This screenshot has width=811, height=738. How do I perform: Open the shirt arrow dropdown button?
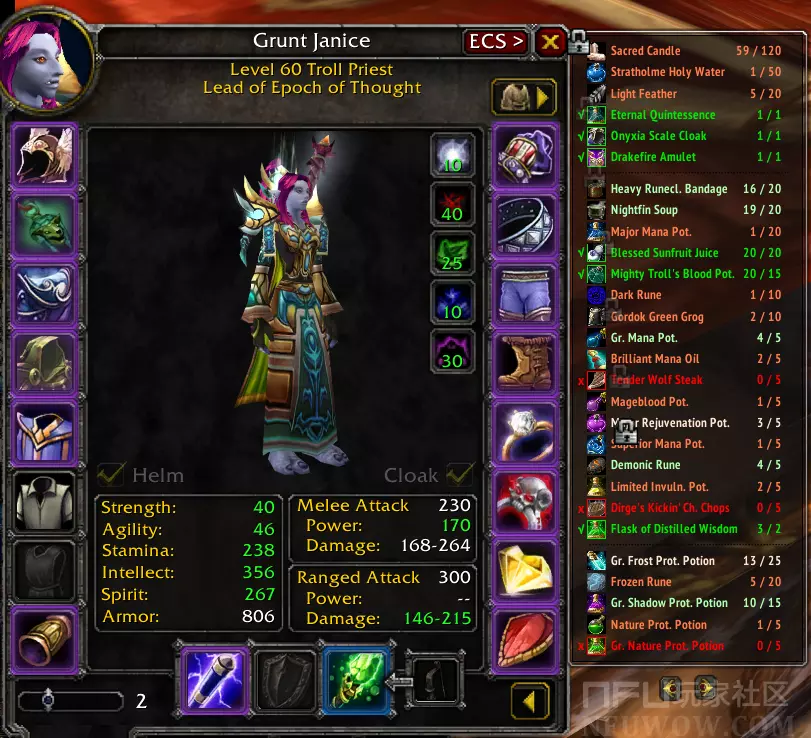pyautogui.click(x=523, y=97)
